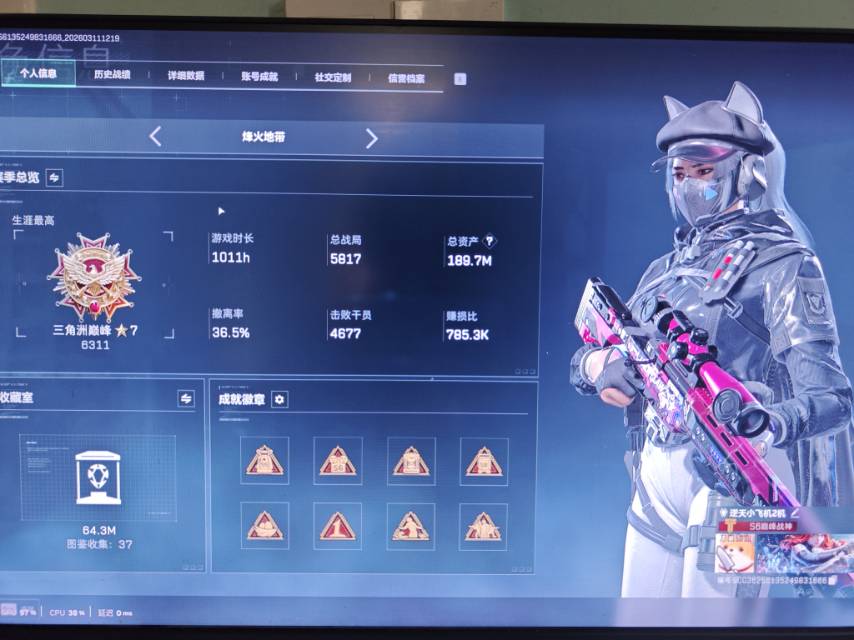Viewport: 854px width, 640px height.
Task: View the 三角洲巅峰 rank emblem
Action: pos(94,277)
